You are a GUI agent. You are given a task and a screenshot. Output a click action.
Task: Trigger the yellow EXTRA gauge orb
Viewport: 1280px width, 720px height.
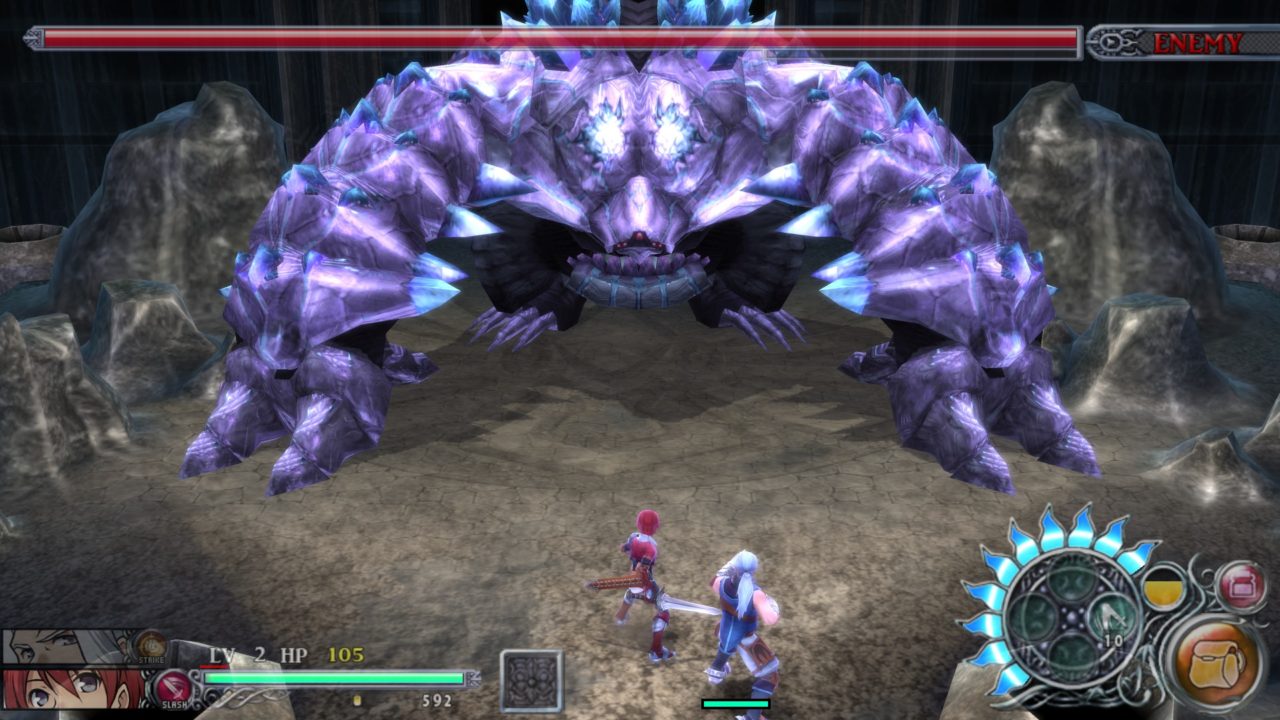1166,590
